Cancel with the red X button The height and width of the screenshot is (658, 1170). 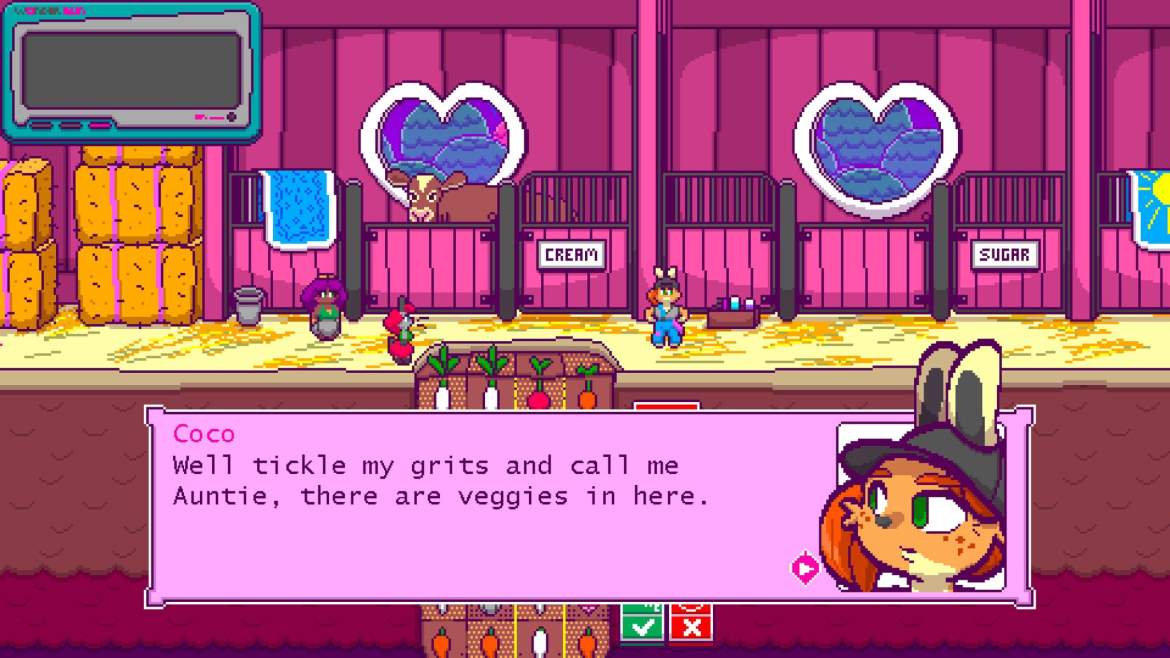691,627
